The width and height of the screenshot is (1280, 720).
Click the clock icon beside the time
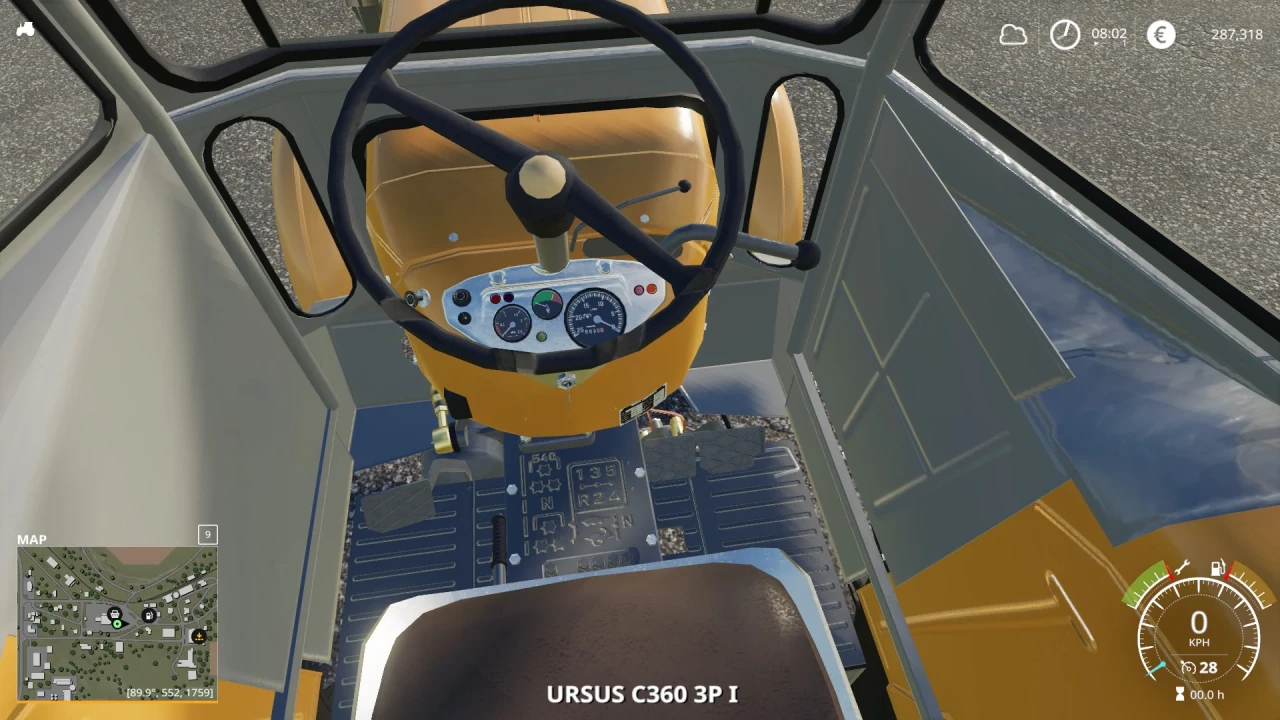tap(1064, 35)
